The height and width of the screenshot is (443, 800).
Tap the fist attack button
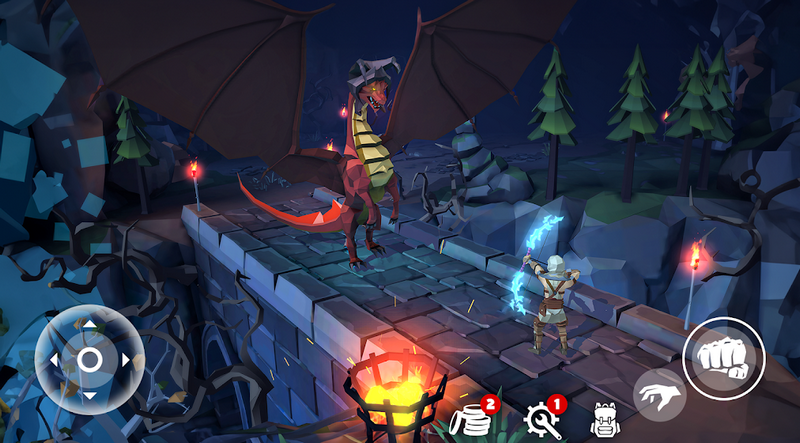[724, 358]
